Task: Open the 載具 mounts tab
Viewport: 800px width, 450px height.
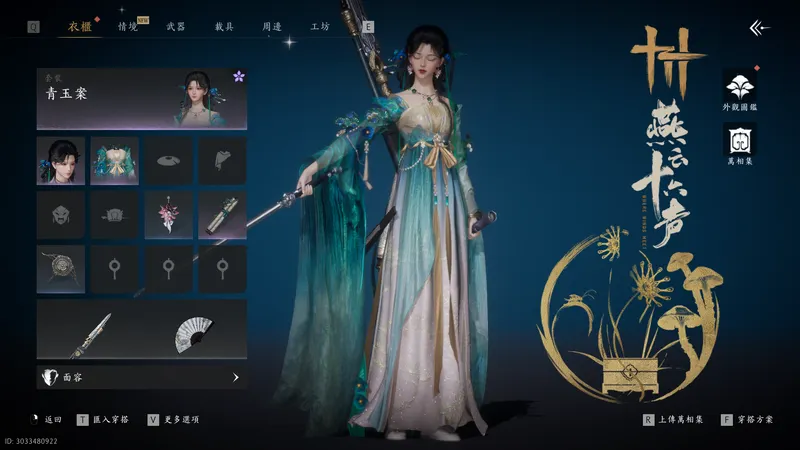Action: tap(225, 27)
